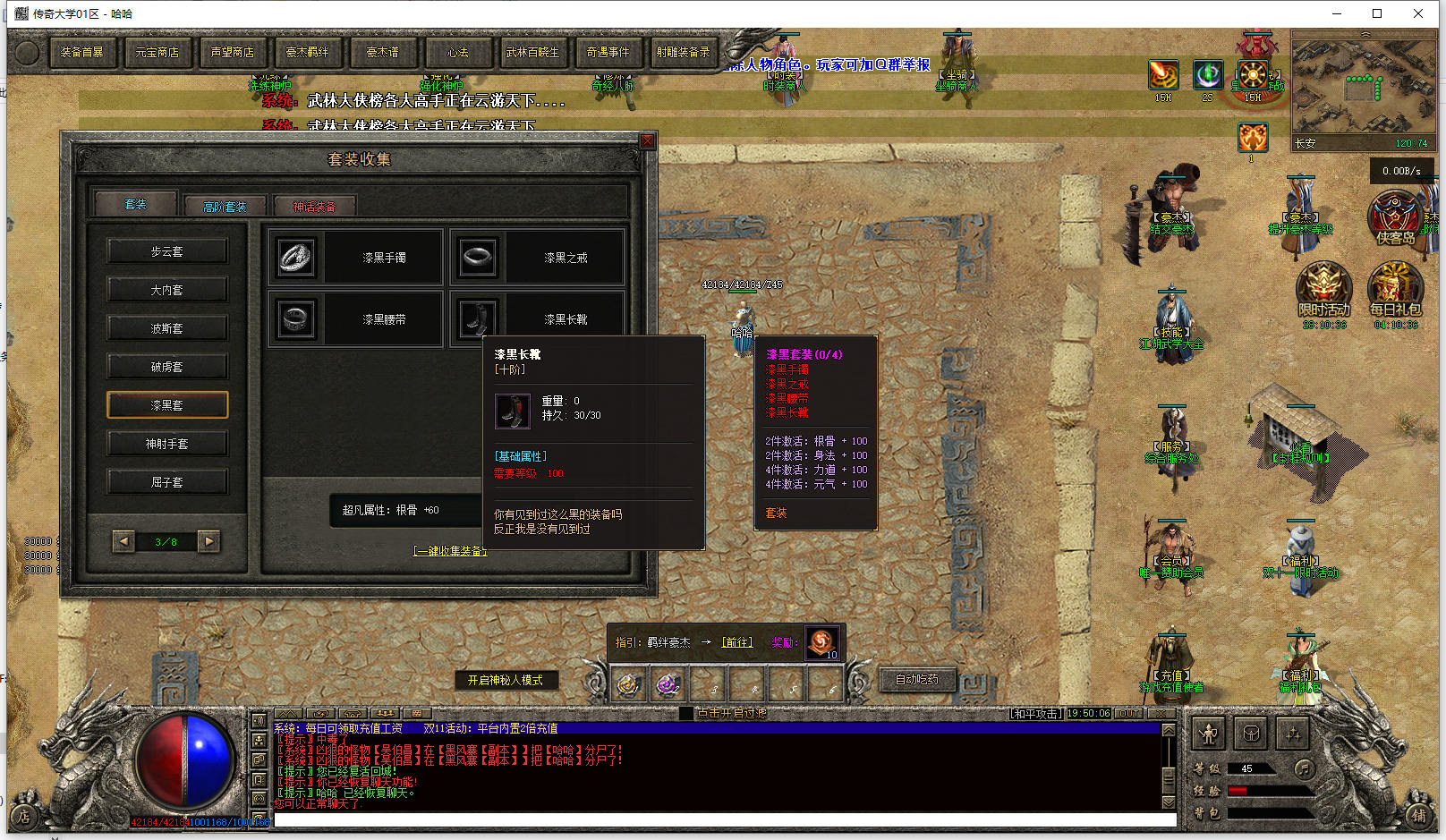Click 前往 in the quest guide bar
1446x840 pixels.
pos(737,642)
